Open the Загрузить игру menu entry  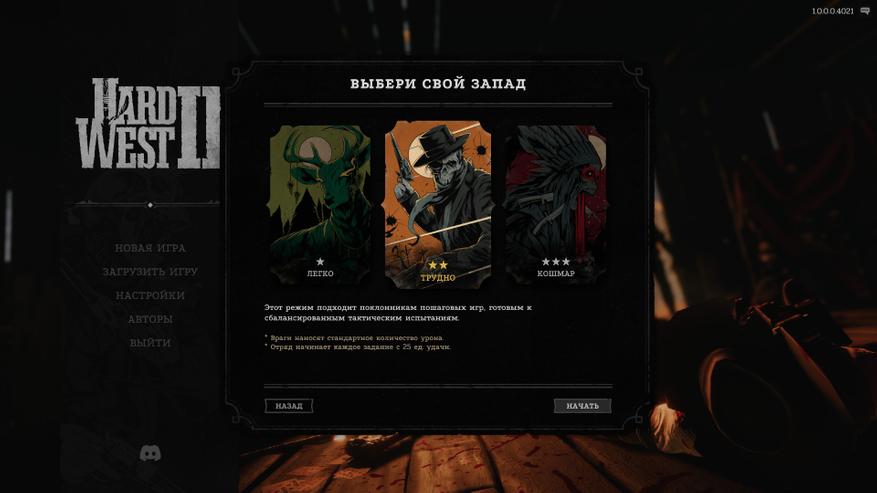point(150,272)
